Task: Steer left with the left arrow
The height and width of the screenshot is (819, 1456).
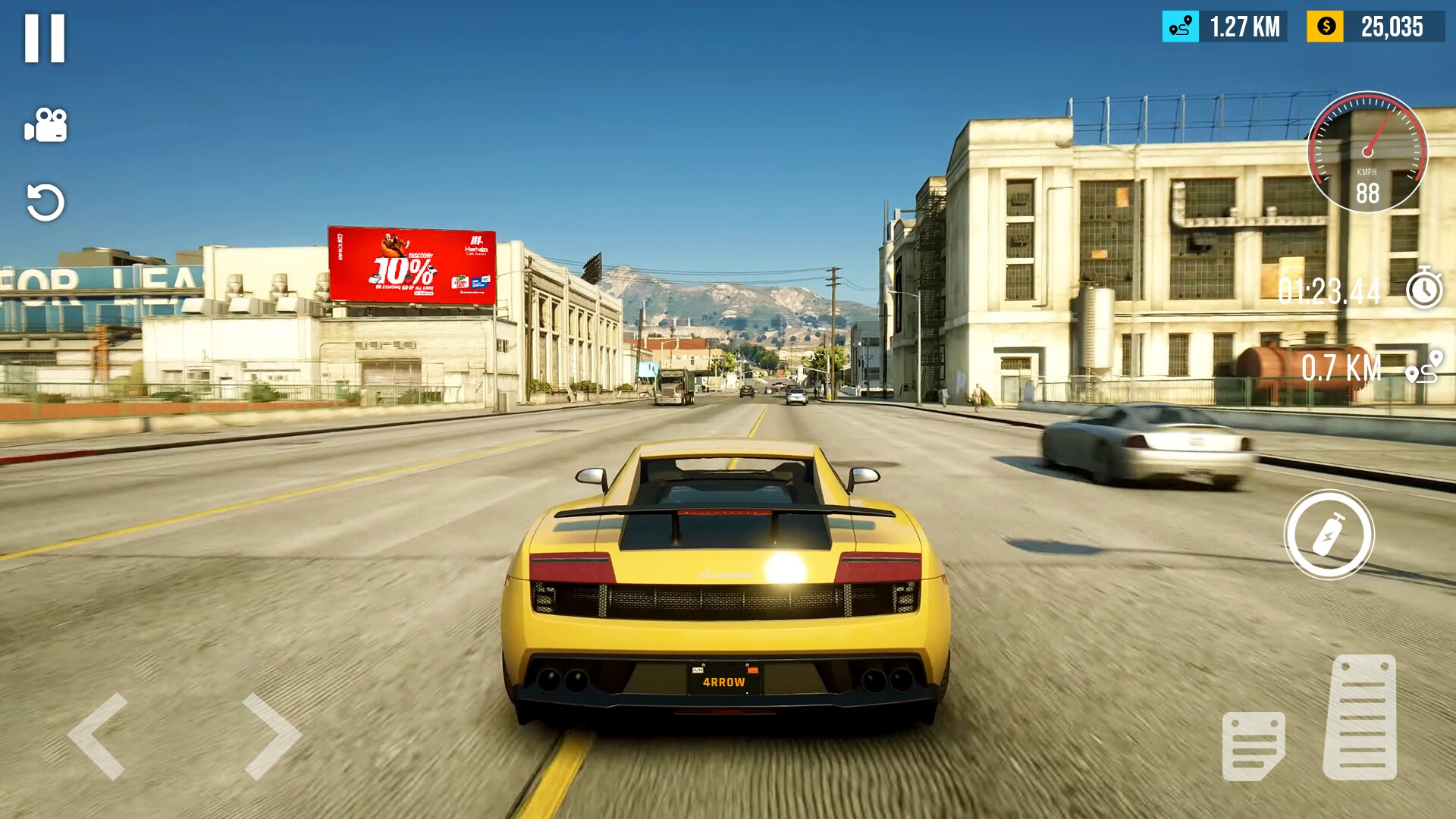Action: (97, 736)
